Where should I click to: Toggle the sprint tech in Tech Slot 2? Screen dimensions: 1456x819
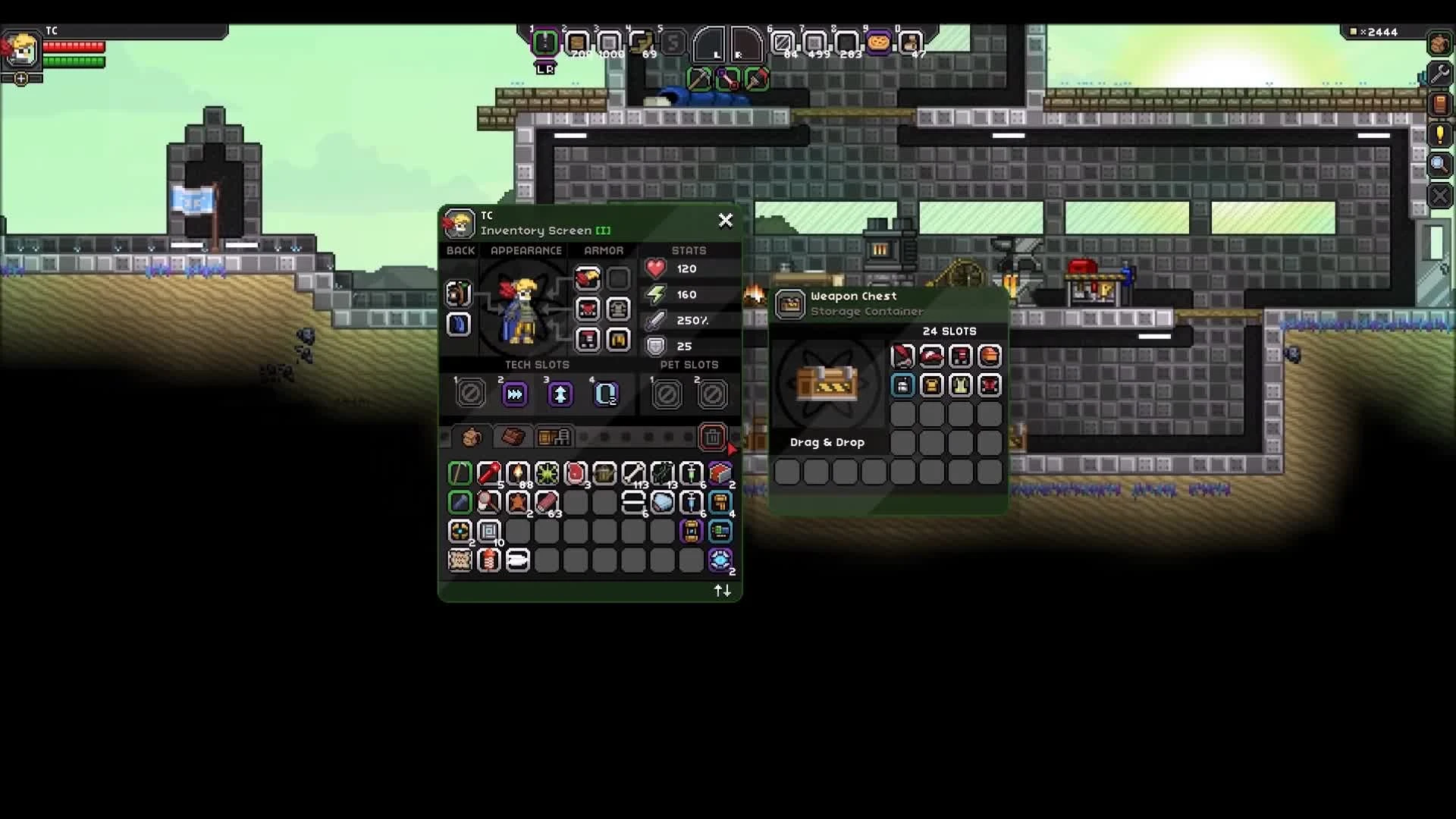514,393
